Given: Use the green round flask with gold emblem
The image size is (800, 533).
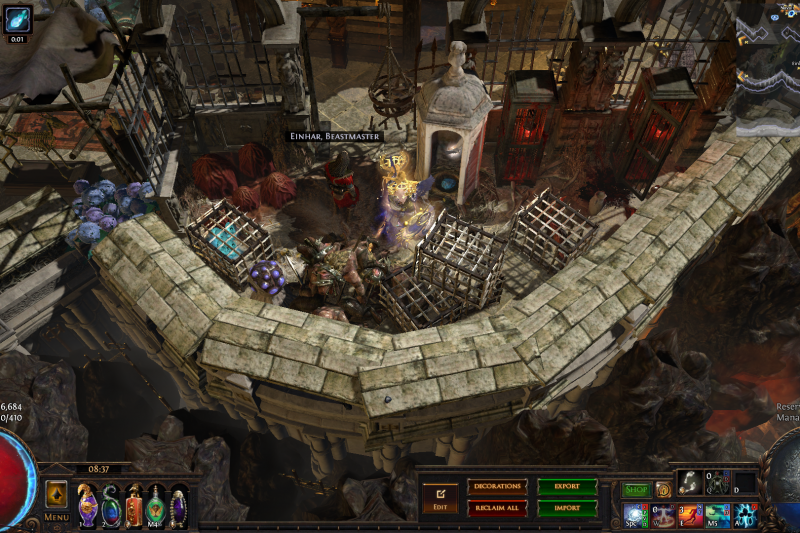Looking at the screenshot, I should 155,505.
